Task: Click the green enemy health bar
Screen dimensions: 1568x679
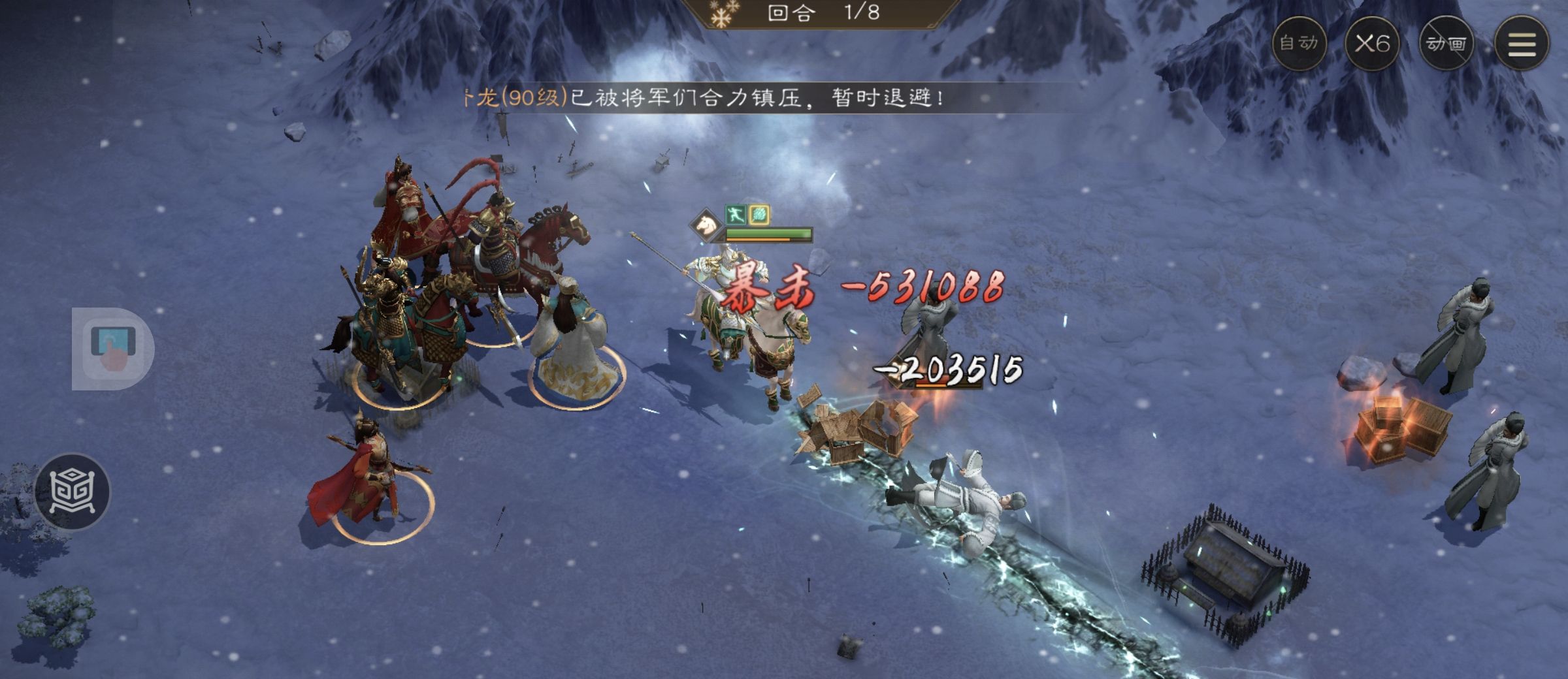Action: (x=768, y=232)
